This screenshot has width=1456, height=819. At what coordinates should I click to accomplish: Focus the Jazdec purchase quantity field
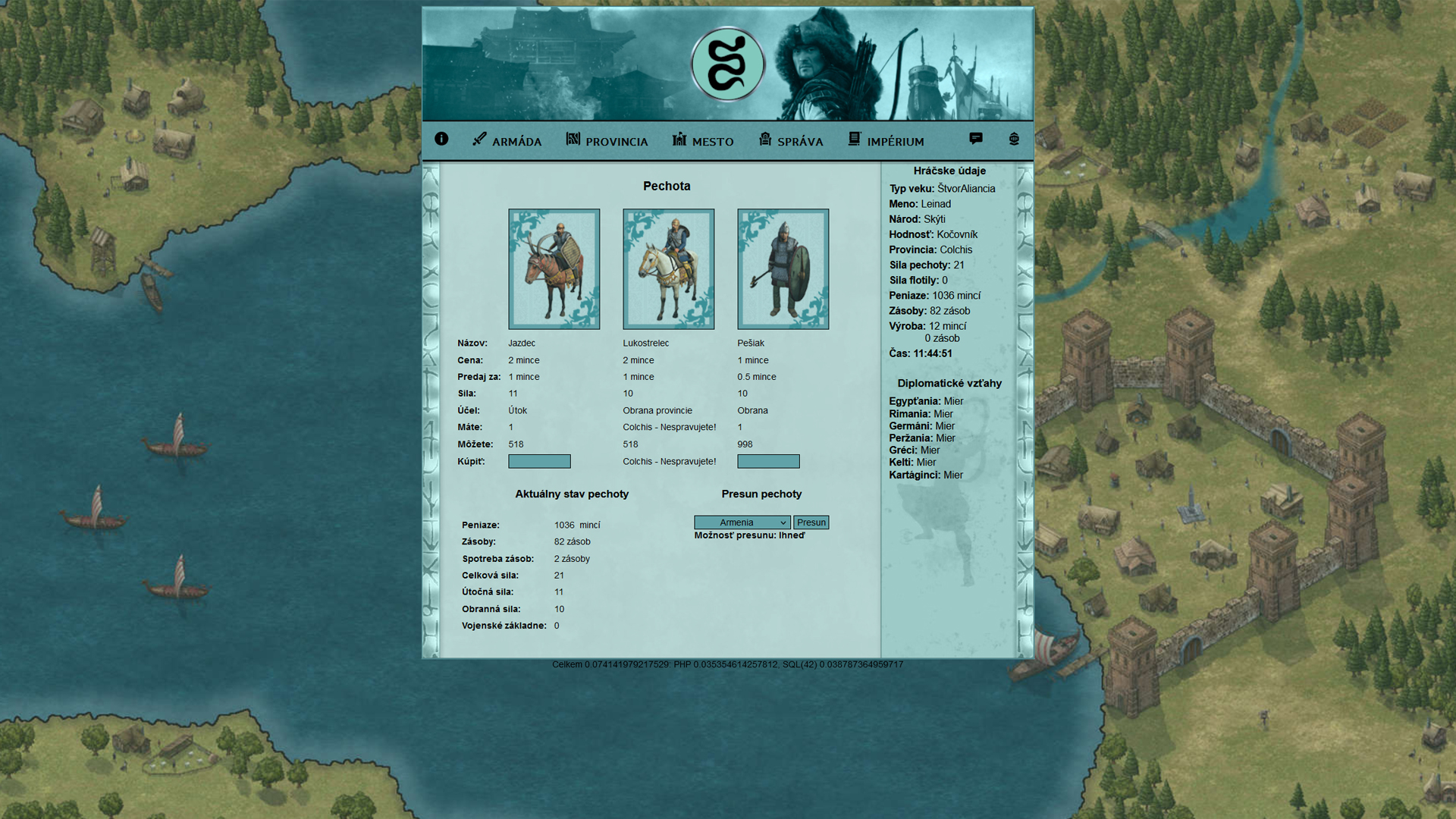[x=539, y=461]
